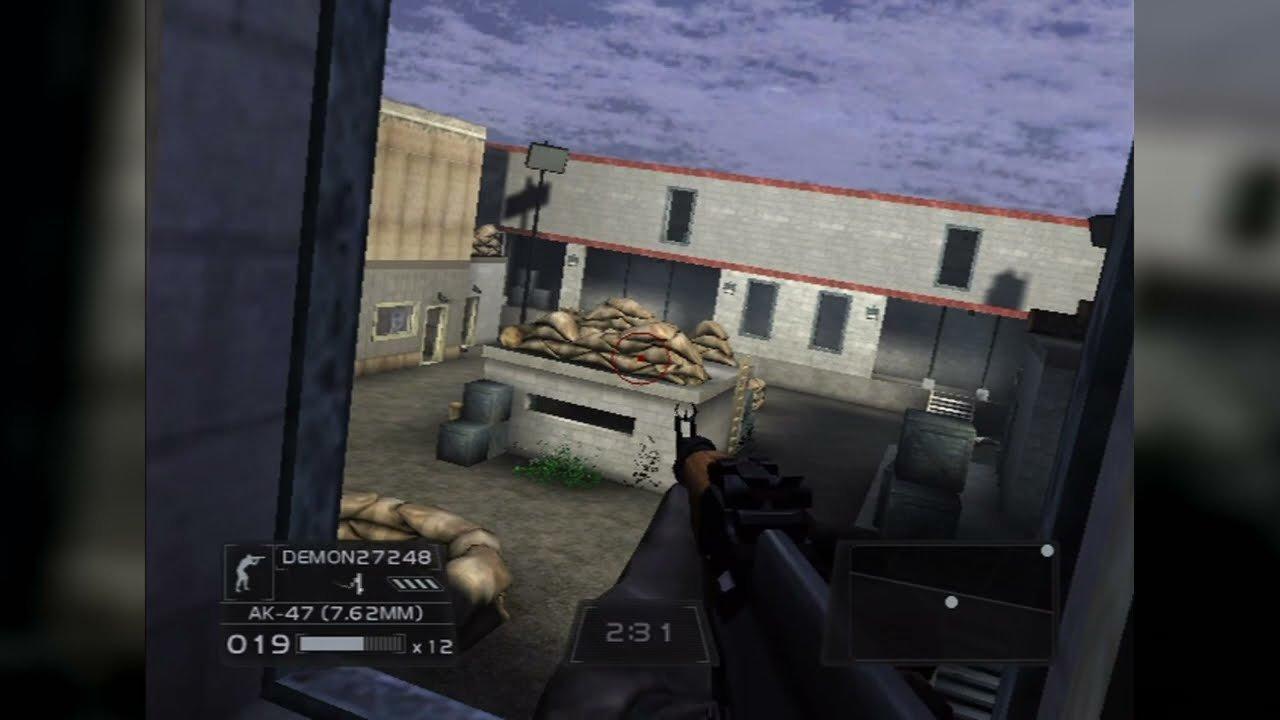Click the grenade icon next to DEMON27248
This screenshot has height=720, width=1280.
click(x=357, y=582)
